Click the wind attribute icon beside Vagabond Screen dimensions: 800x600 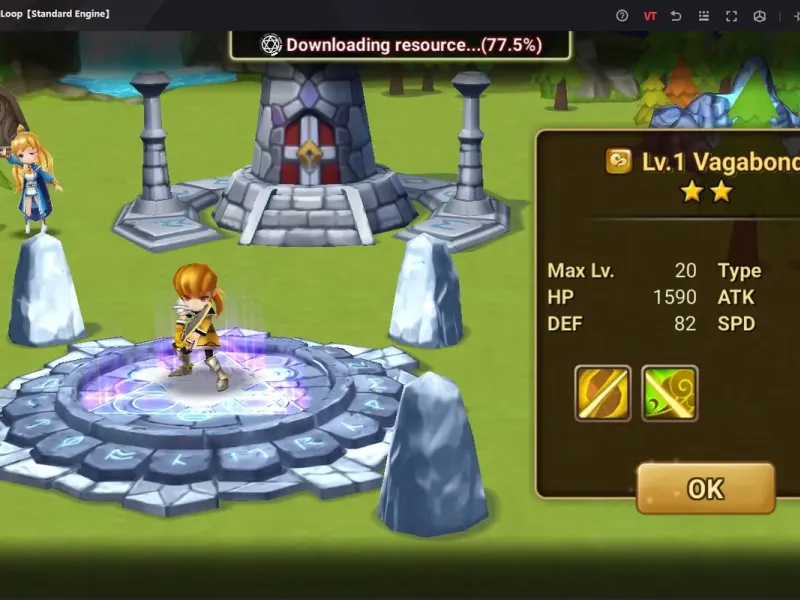click(x=618, y=162)
